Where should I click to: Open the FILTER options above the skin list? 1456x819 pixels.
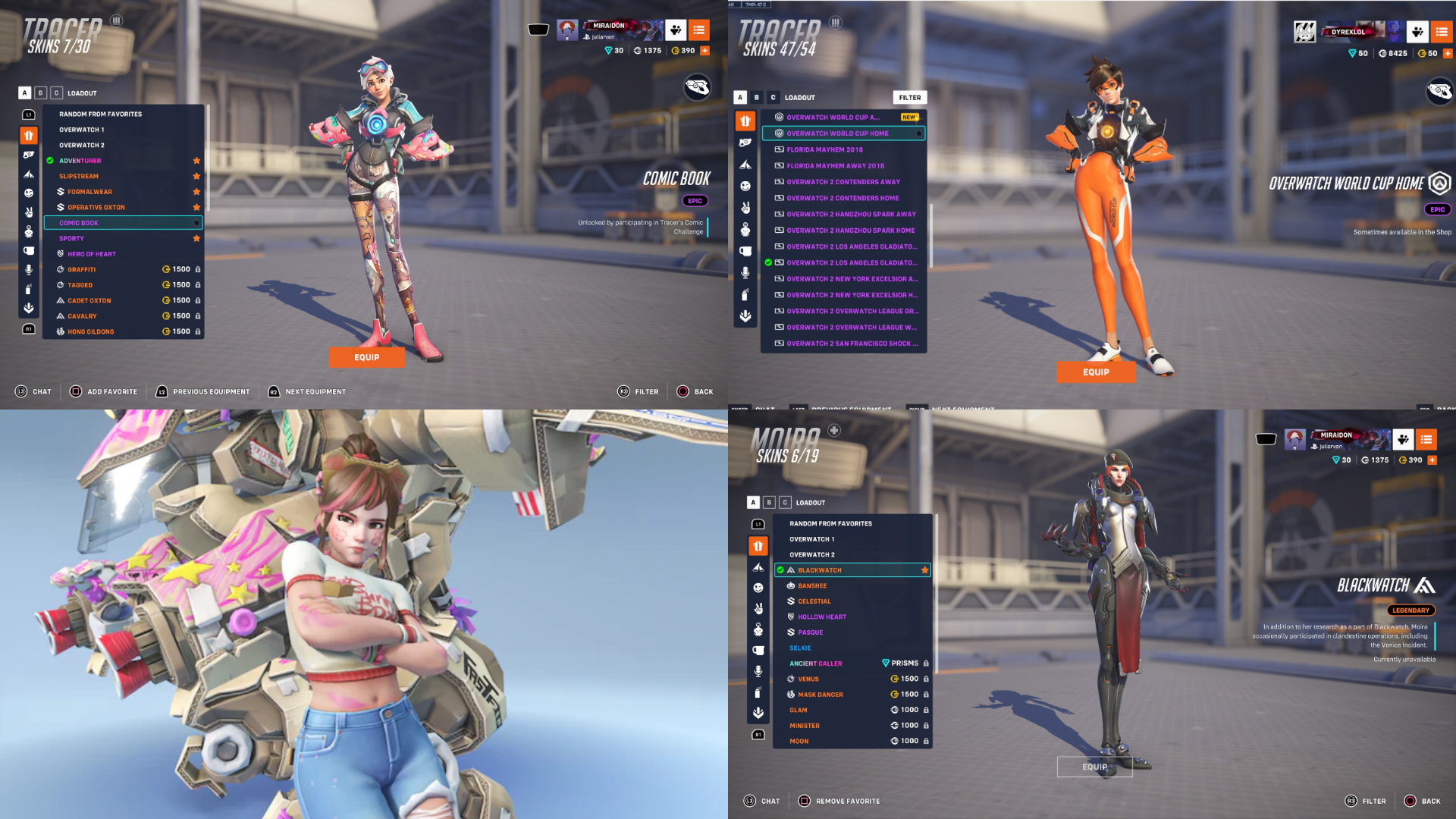pyautogui.click(x=909, y=97)
